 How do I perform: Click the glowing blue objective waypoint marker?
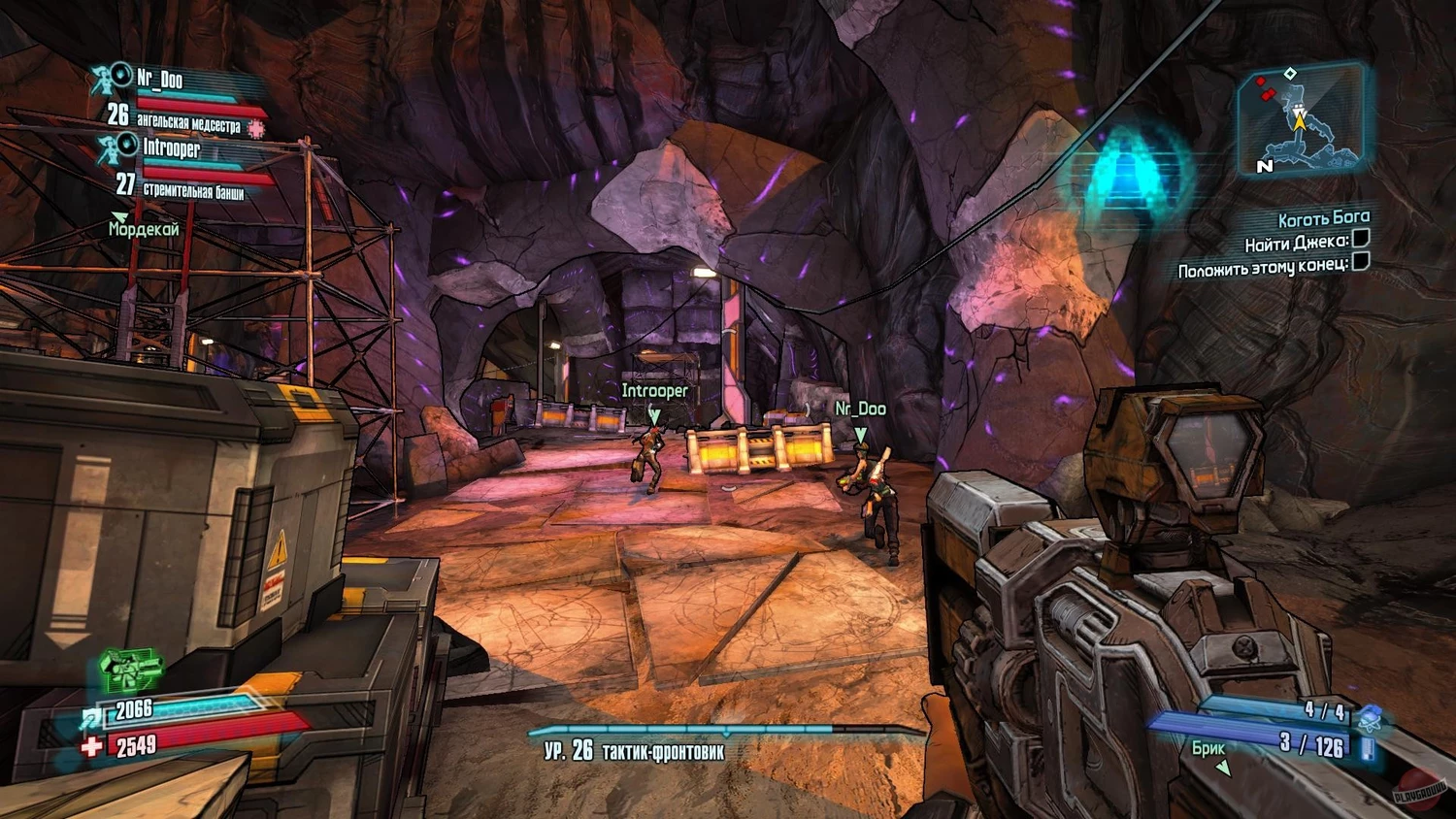[x=1127, y=176]
